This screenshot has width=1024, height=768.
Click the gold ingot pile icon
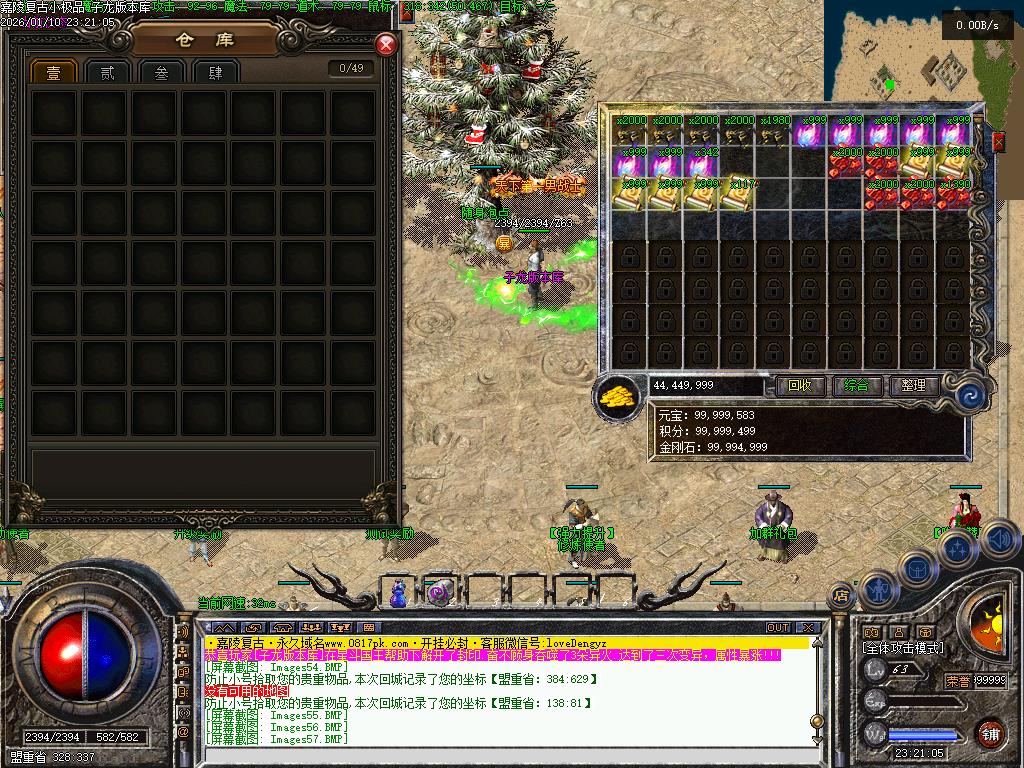pos(620,395)
